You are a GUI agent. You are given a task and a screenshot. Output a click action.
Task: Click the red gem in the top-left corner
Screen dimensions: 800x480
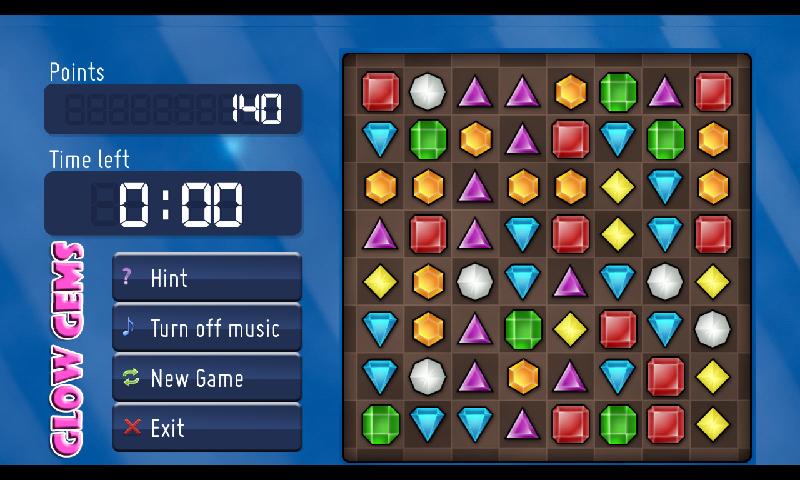(380, 91)
